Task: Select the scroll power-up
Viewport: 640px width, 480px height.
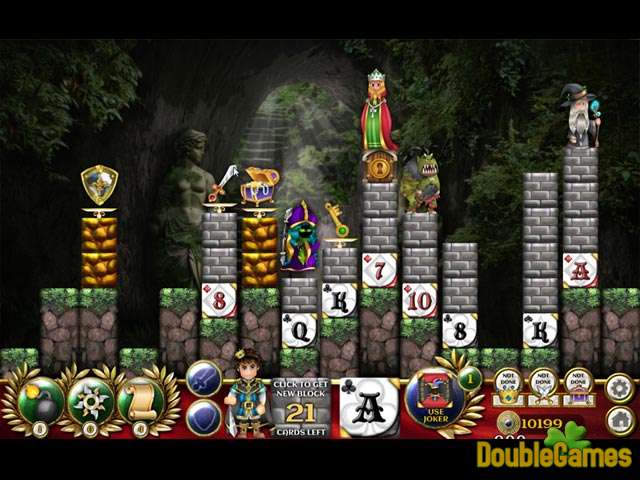Action: (x=141, y=401)
